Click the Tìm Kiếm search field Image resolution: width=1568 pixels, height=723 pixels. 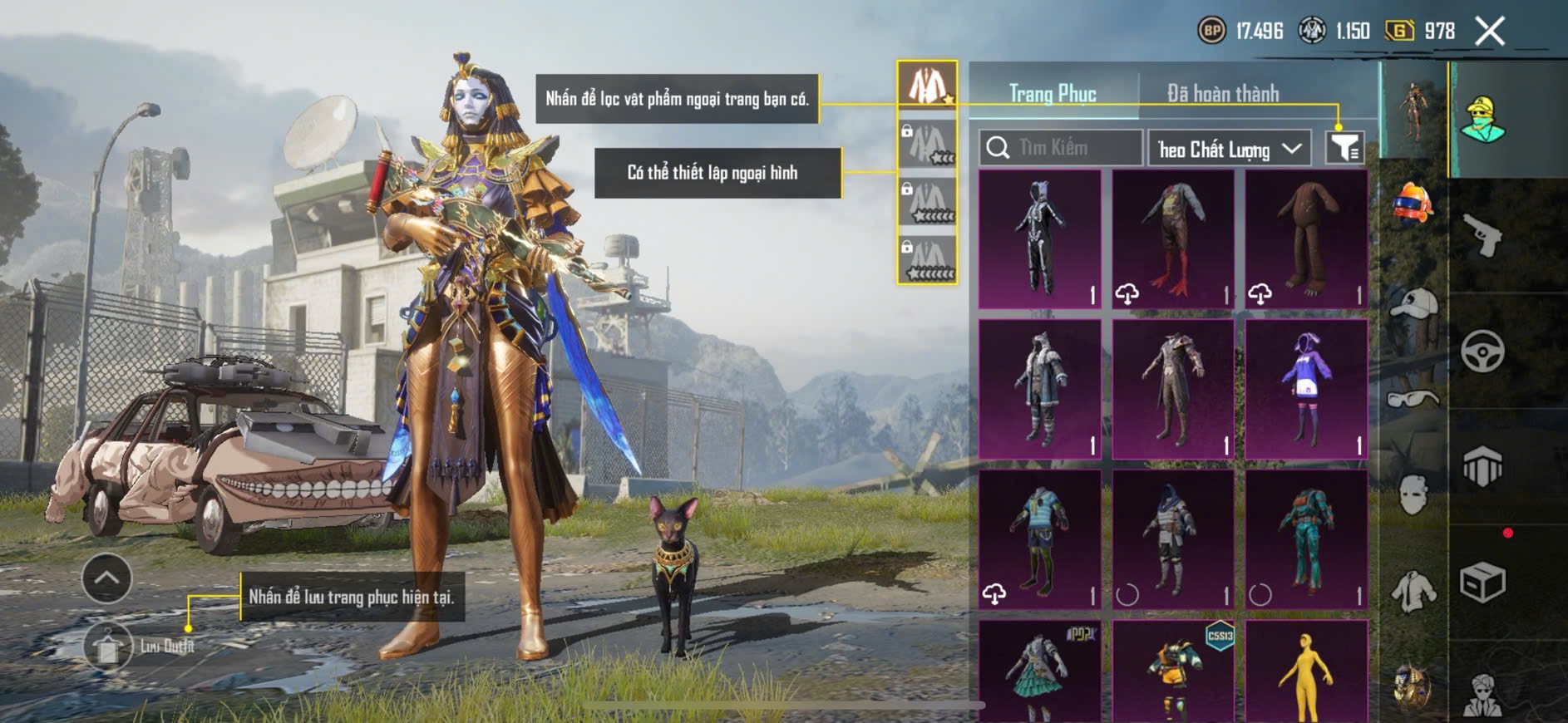pos(1061,148)
